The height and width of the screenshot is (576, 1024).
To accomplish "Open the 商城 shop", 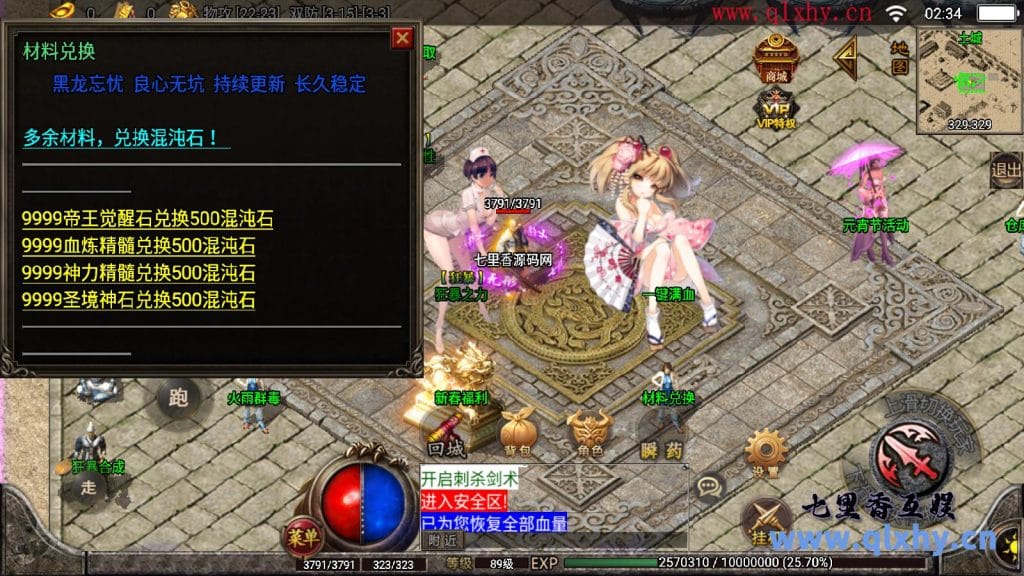I will 775,60.
